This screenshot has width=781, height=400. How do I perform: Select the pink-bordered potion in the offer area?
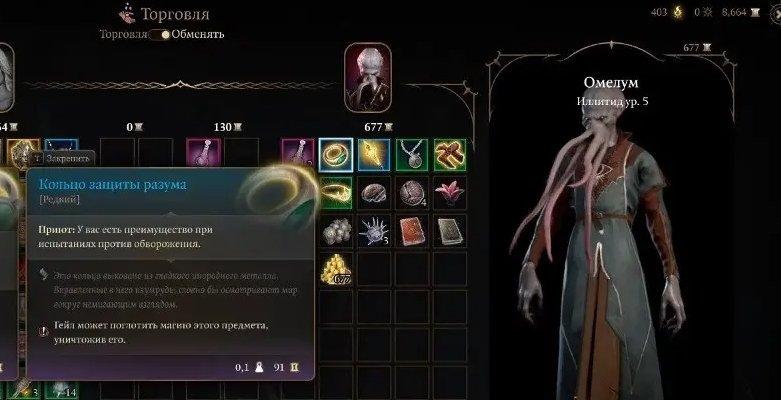(x=203, y=154)
